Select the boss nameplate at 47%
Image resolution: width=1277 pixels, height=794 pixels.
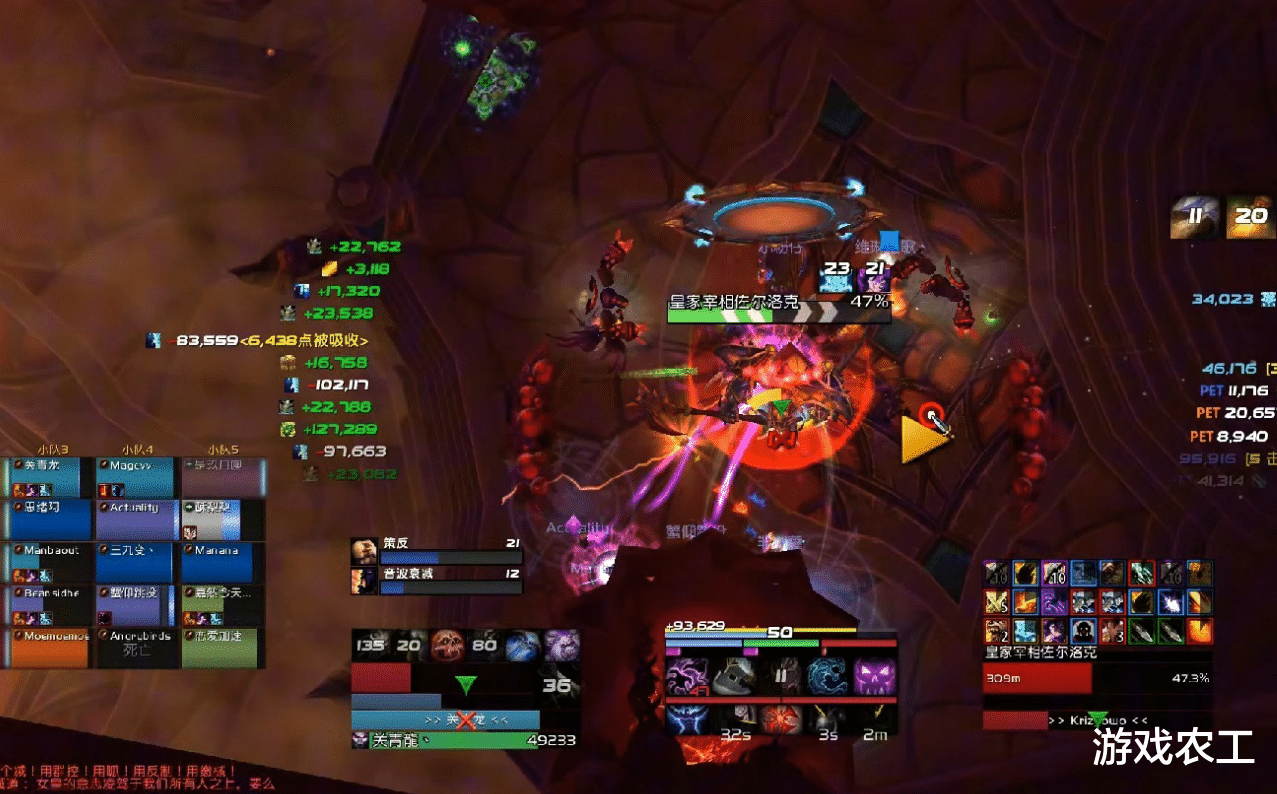tap(779, 308)
